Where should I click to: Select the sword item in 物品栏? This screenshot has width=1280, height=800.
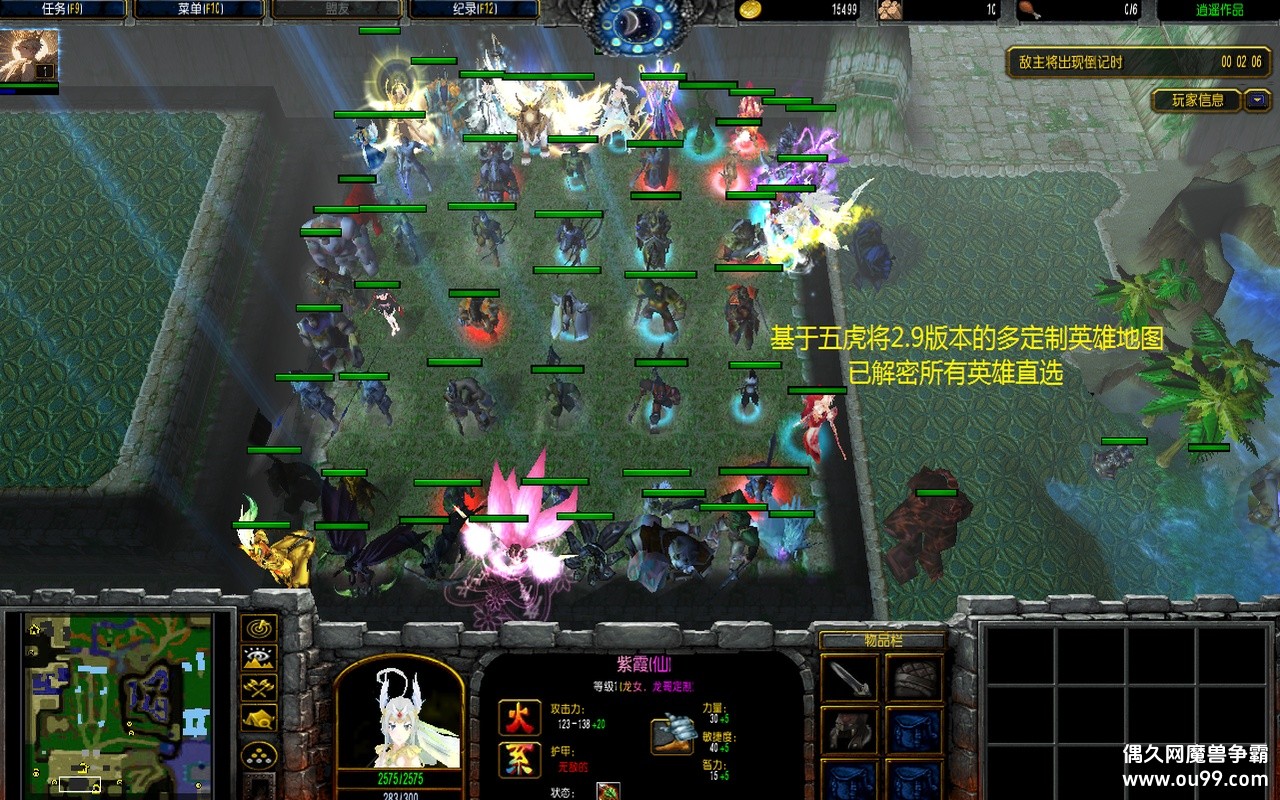click(x=850, y=678)
